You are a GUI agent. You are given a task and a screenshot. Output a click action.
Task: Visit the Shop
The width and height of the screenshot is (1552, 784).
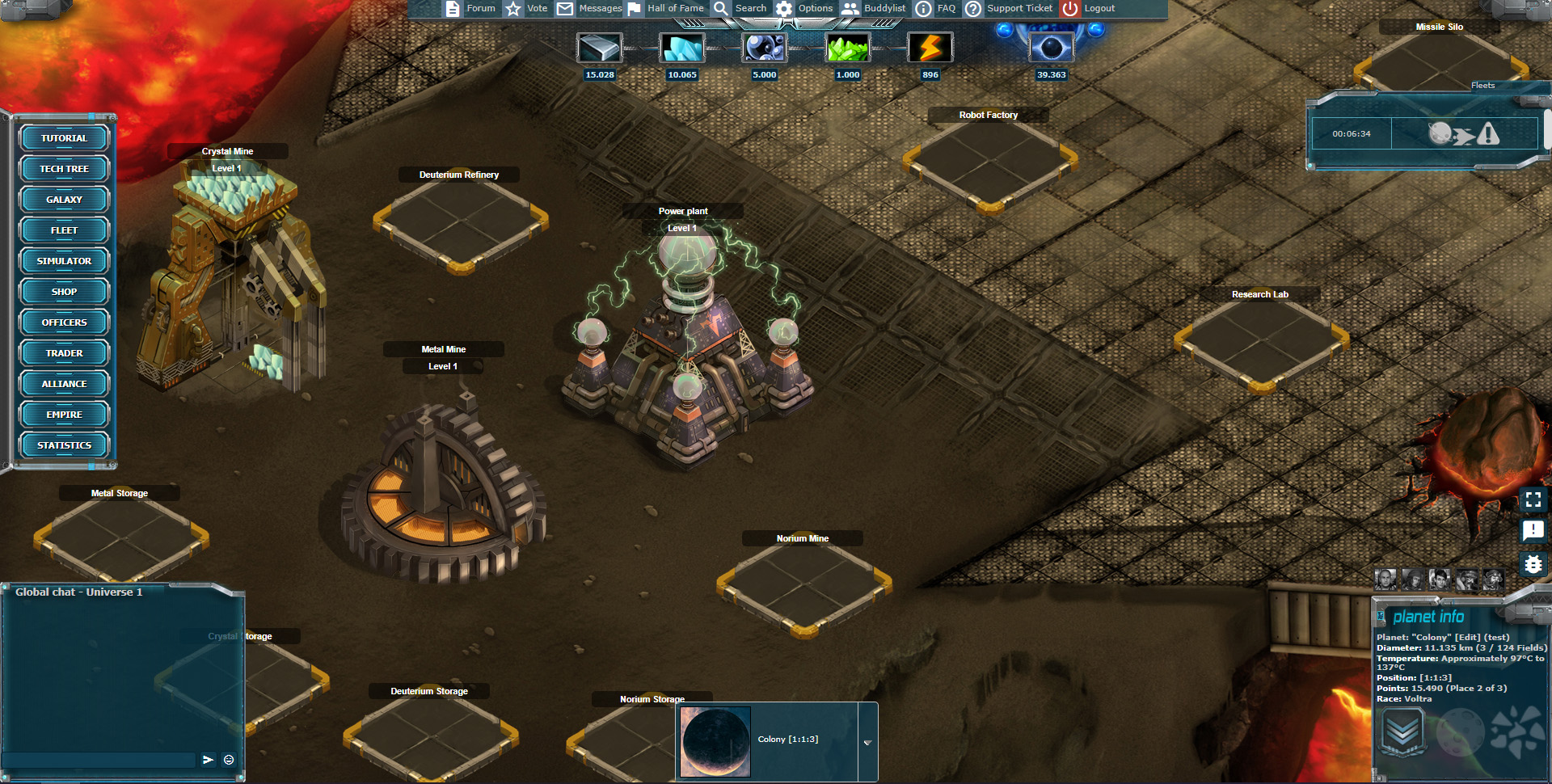pos(64,292)
